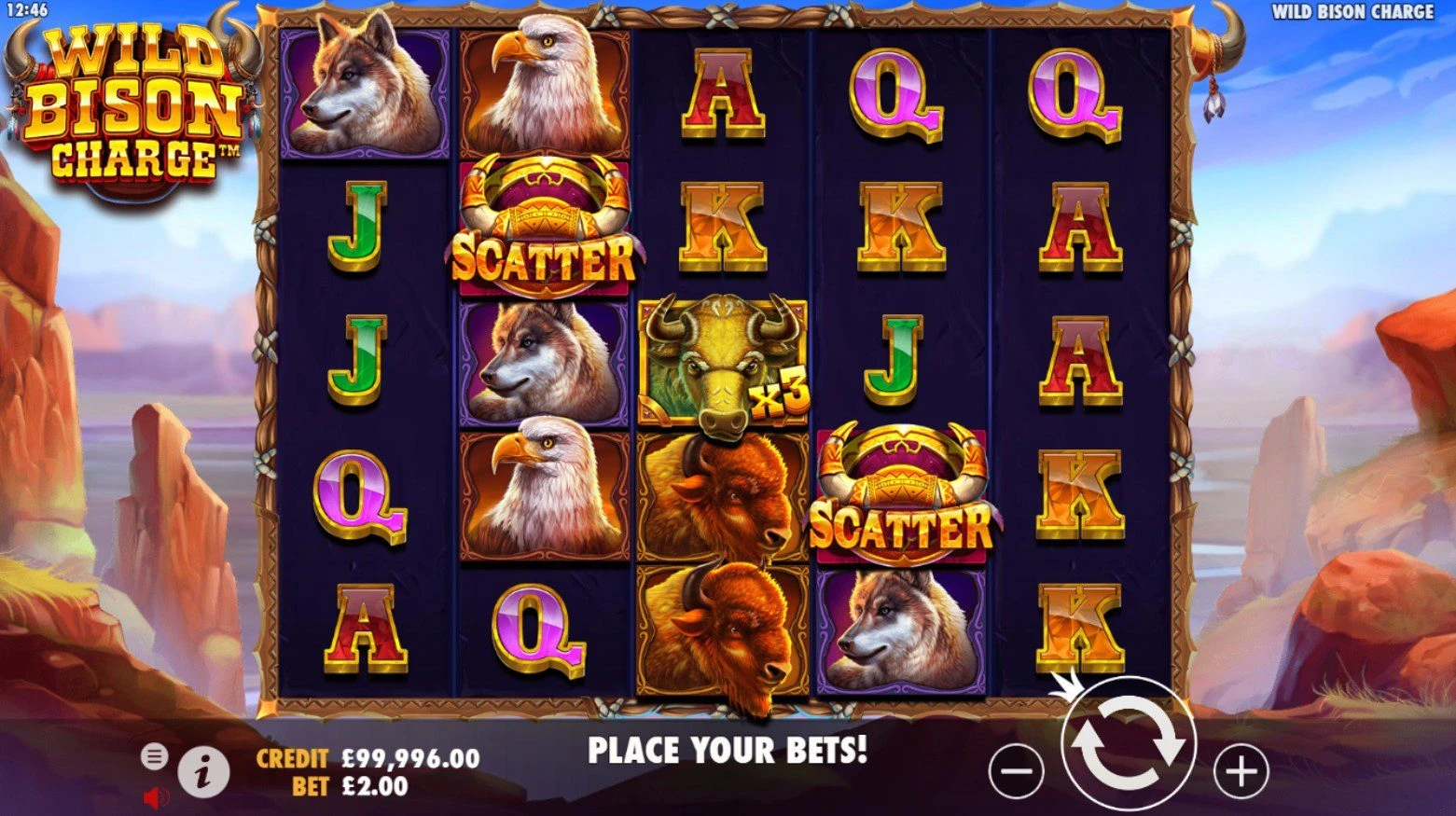Screen dimensions: 1456x816
Task: Toggle the red speaker sound icon
Action: pos(155,797)
